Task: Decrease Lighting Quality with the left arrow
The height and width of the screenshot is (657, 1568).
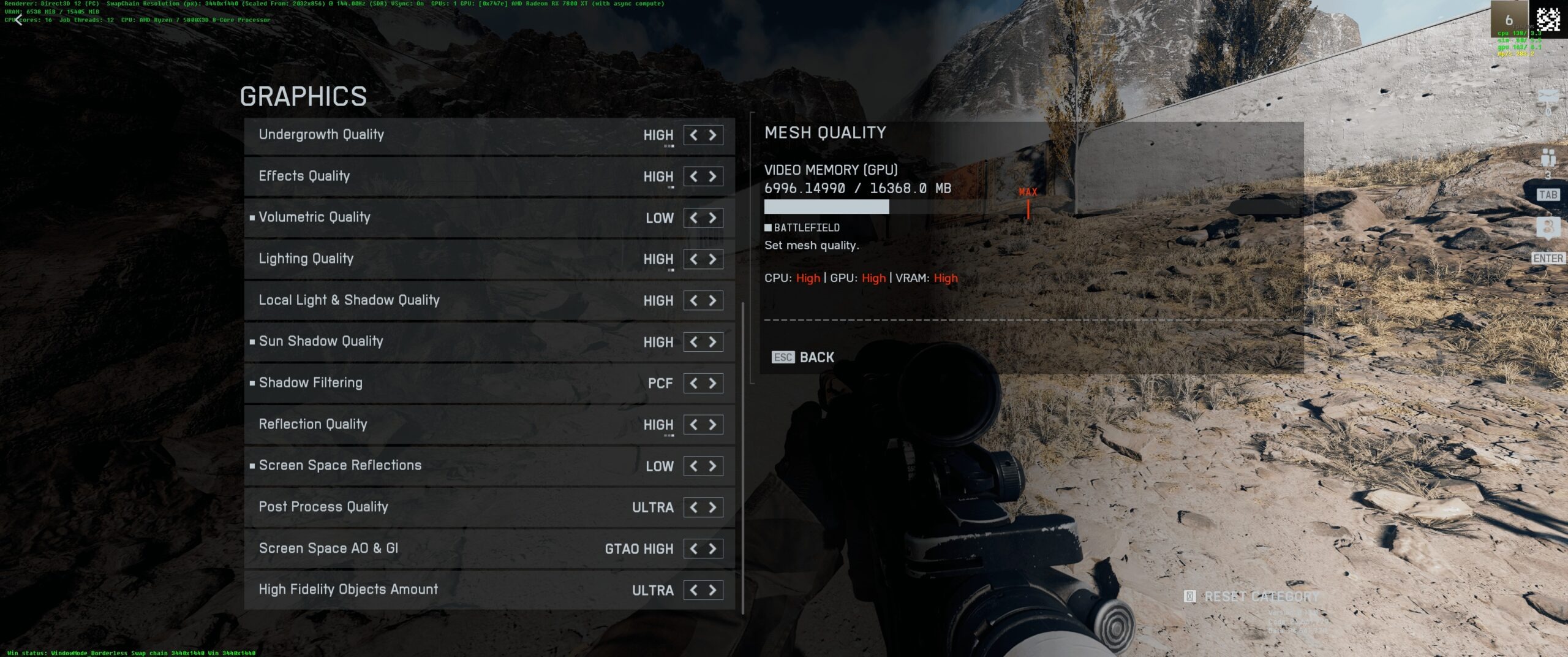Action: pos(693,259)
